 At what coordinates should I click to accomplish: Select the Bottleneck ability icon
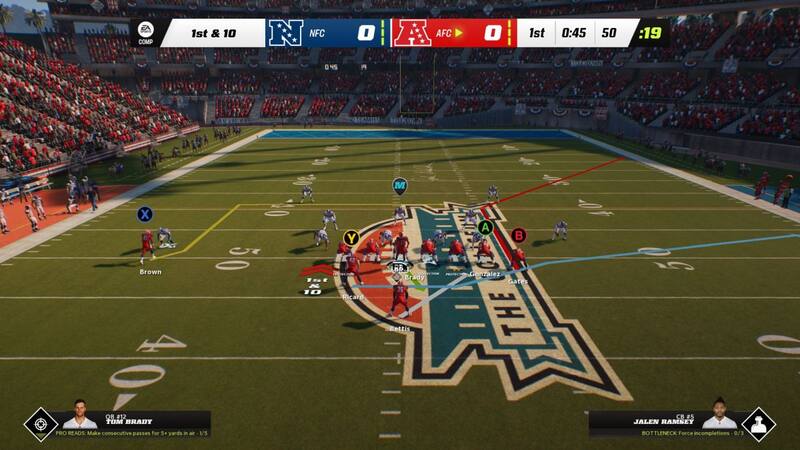click(758, 424)
